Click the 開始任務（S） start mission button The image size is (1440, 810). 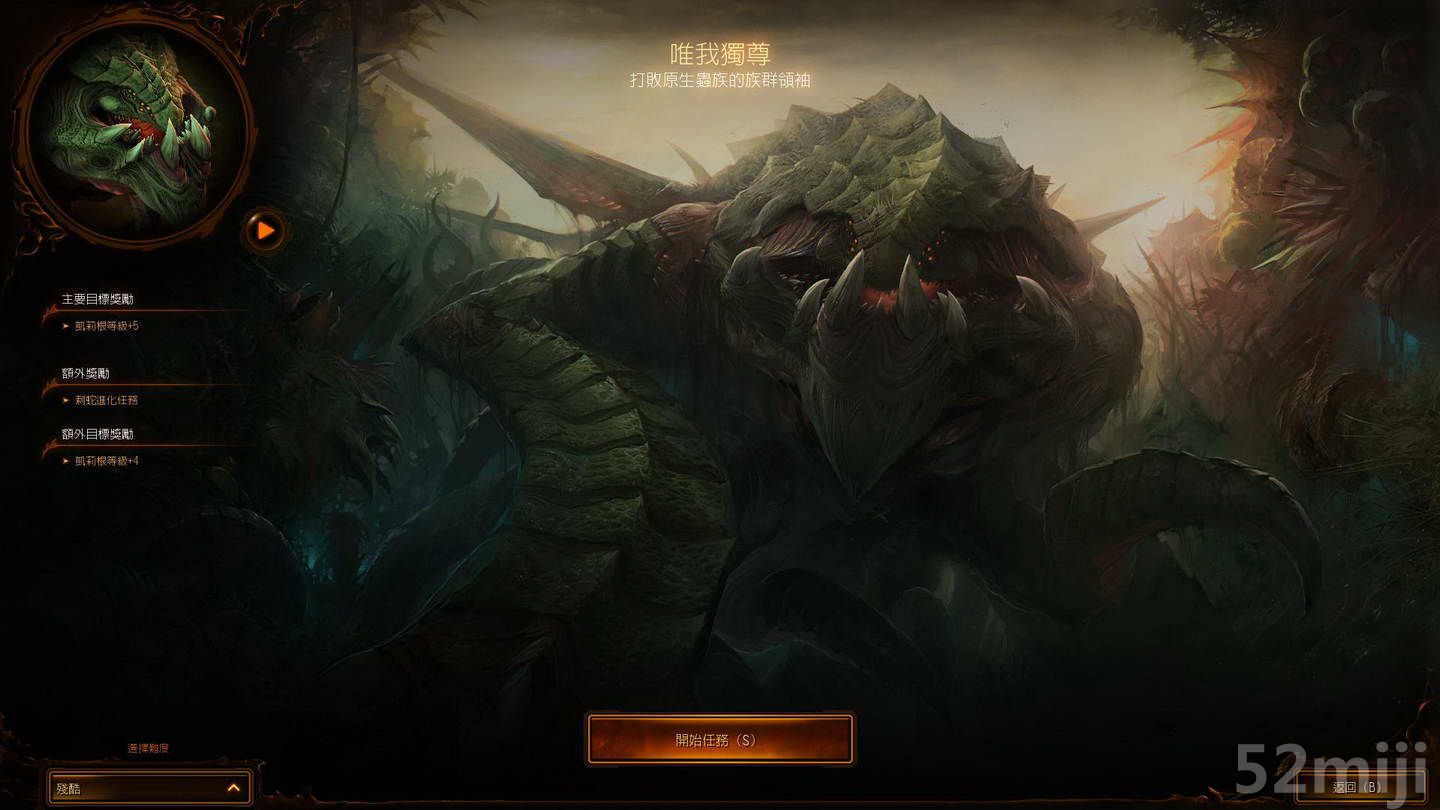tap(720, 740)
